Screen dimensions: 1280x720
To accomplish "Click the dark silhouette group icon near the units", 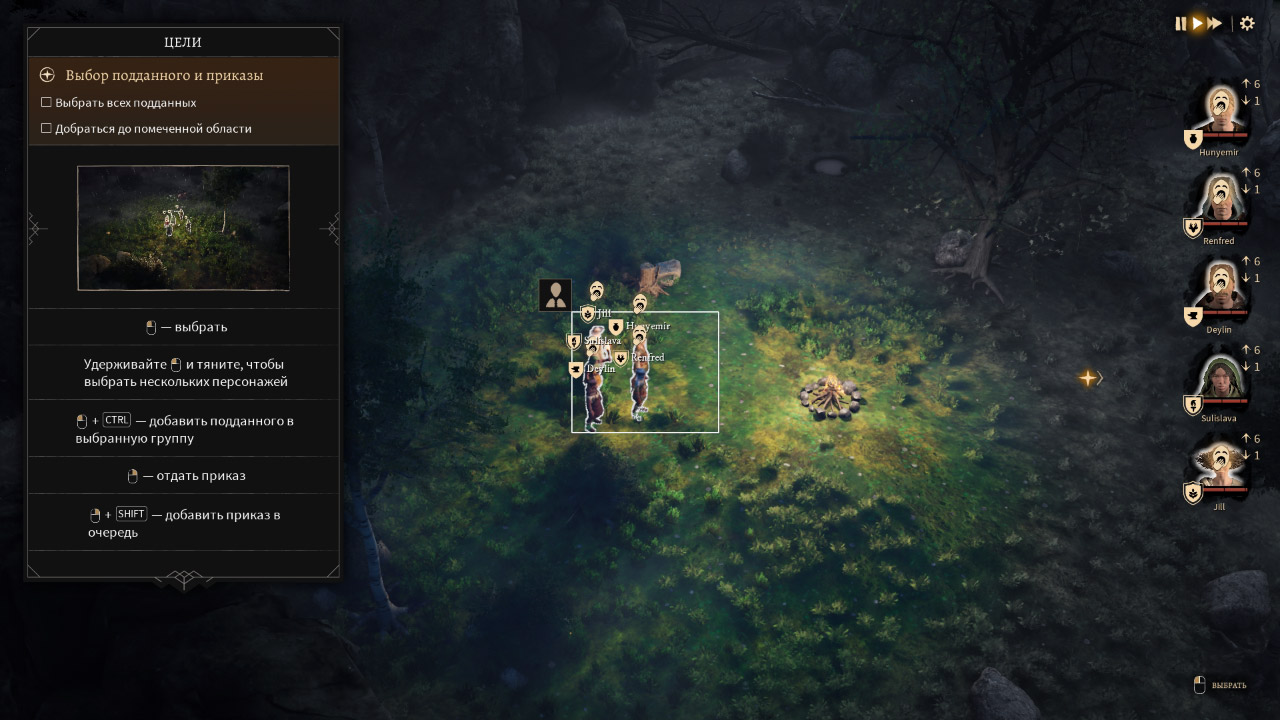I will (x=555, y=295).
